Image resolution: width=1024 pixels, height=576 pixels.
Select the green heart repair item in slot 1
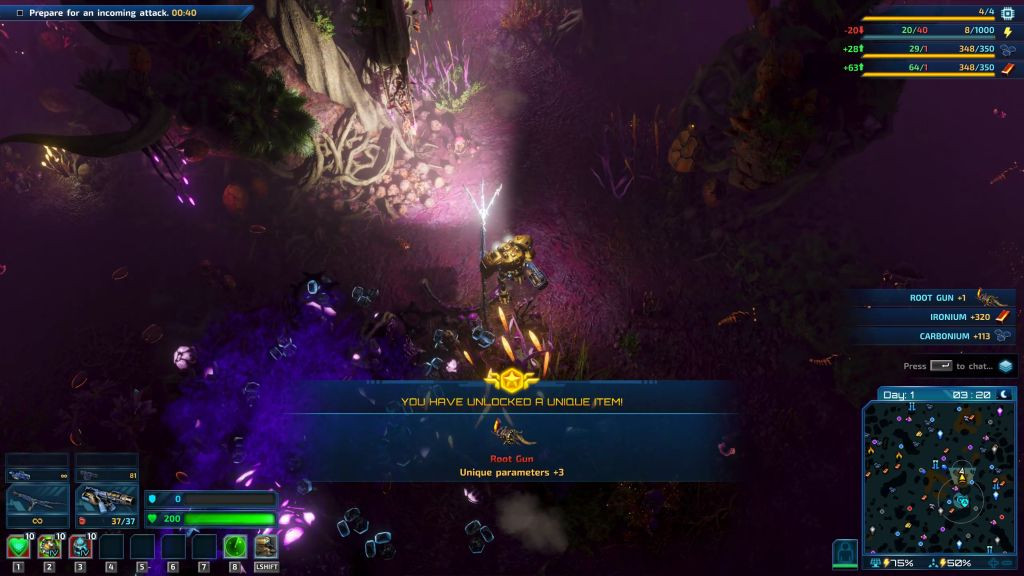tap(17, 547)
